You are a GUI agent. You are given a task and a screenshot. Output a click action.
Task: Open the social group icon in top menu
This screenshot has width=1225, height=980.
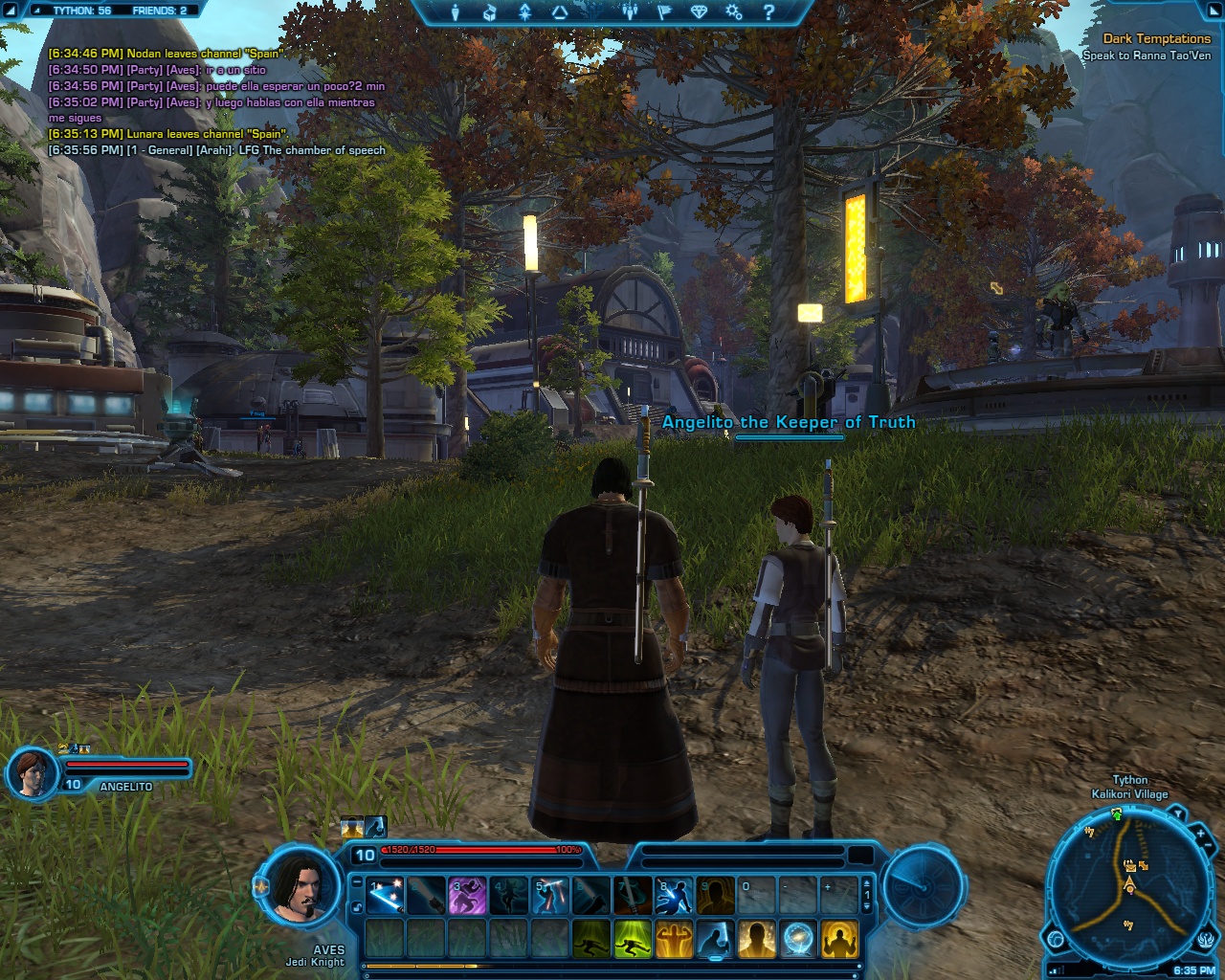(x=630, y=12)
